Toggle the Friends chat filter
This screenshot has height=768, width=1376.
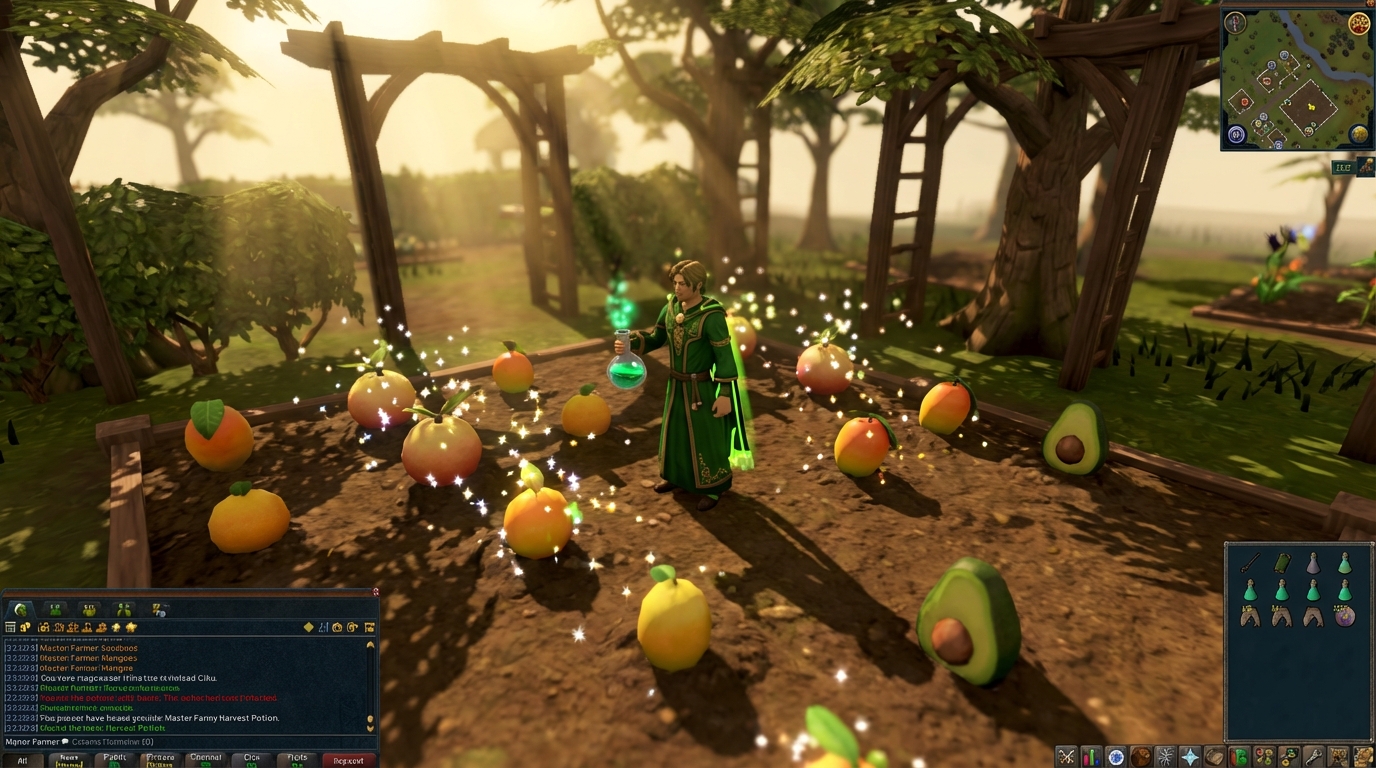click(x=160, y=759)
